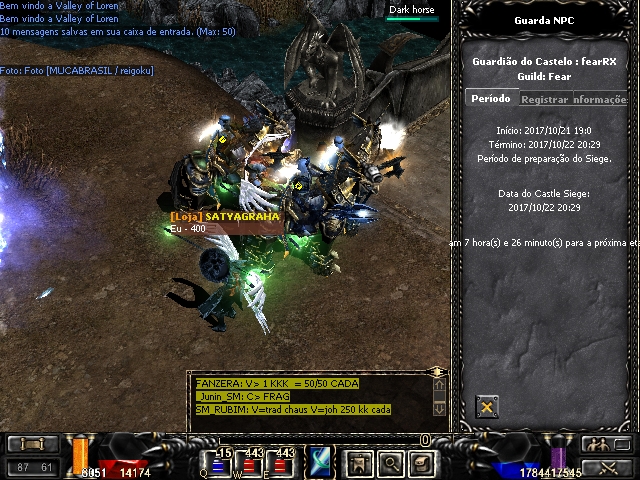Open the two-figures party button
This screenshot has height=480, width=640.
599,444
